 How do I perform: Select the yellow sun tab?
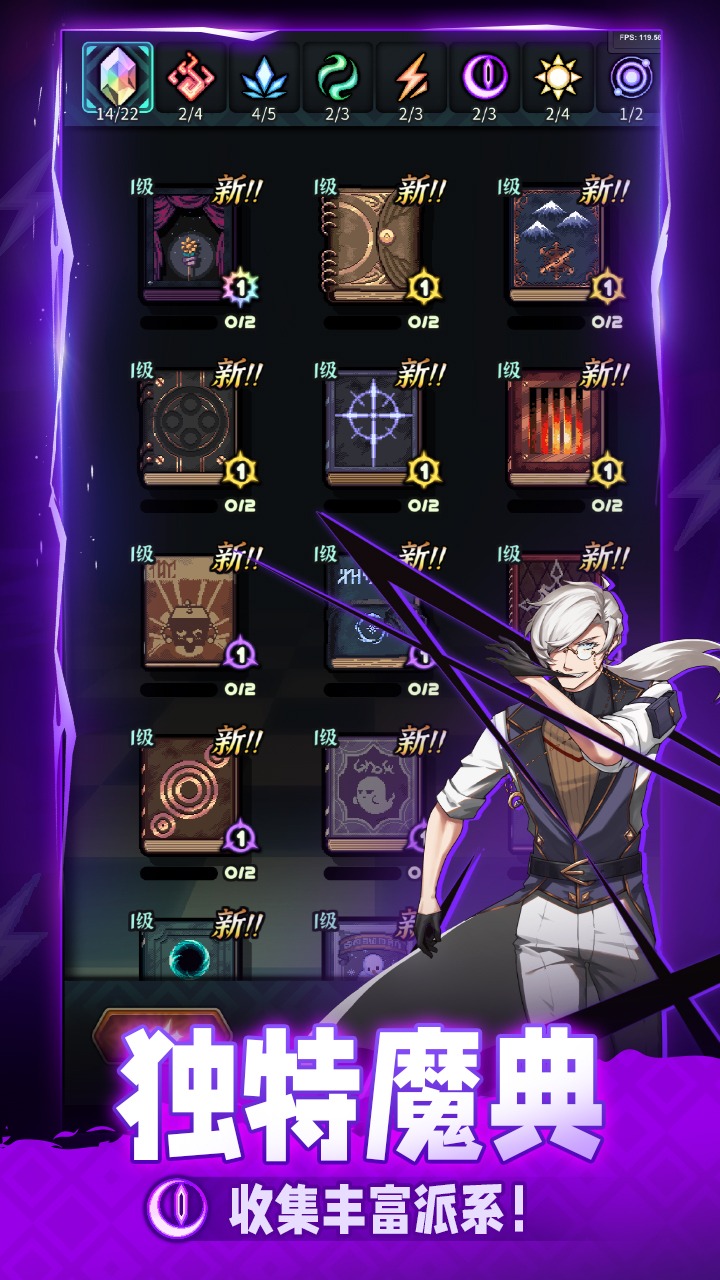click(x=558, y=78)
